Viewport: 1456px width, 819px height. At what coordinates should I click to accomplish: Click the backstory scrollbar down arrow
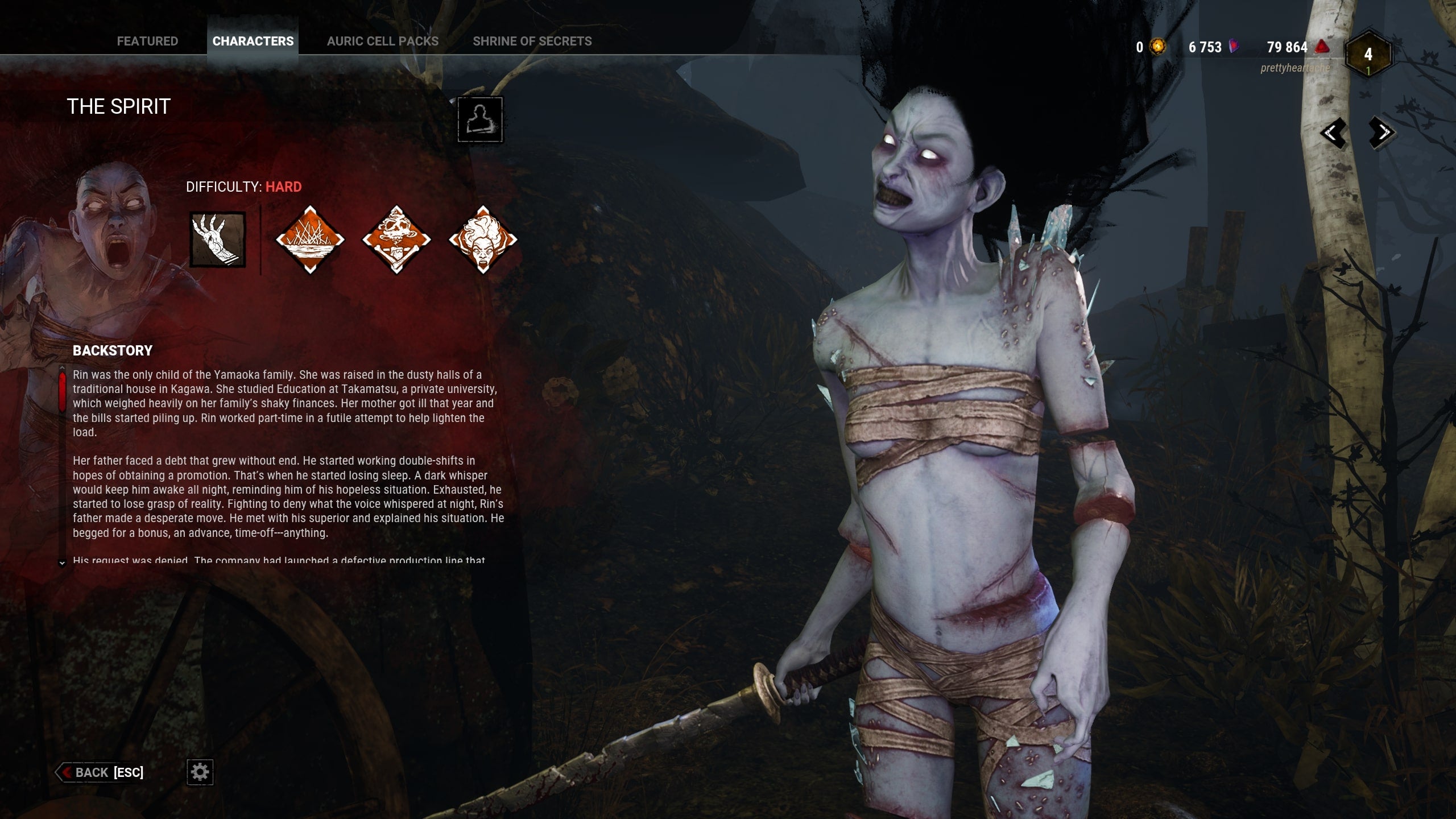coord(63,563)
